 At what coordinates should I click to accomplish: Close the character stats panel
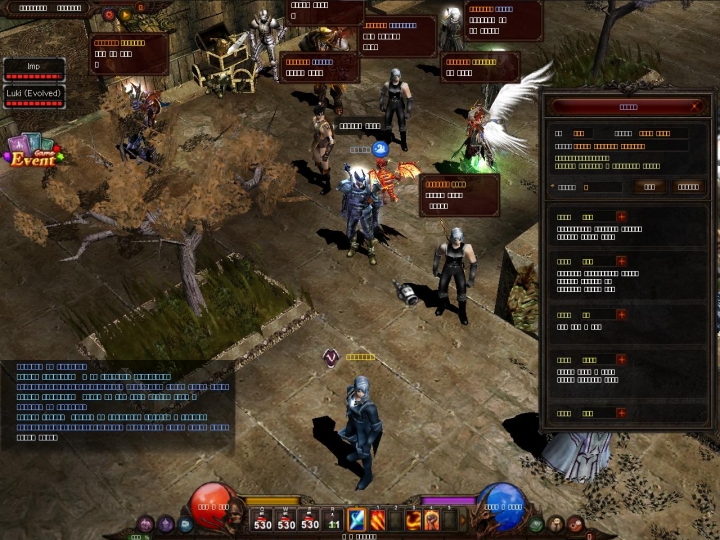[x=695, y=106]
